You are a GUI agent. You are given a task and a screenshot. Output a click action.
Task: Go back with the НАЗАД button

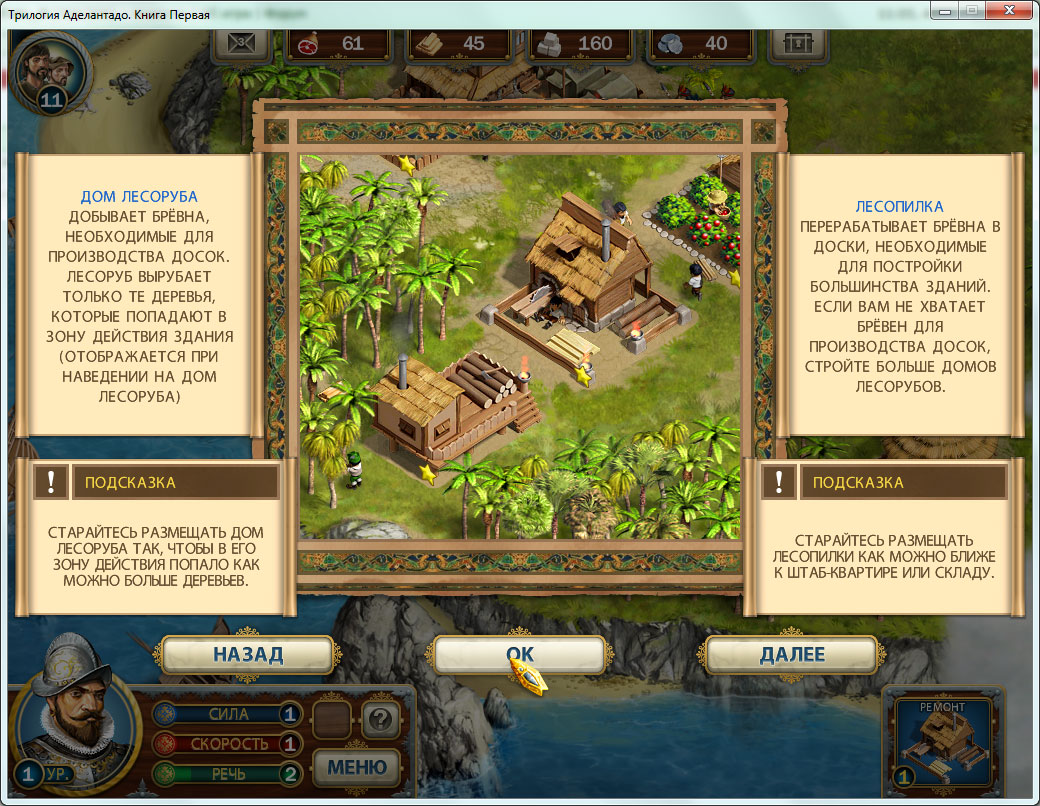pos(247,654)
